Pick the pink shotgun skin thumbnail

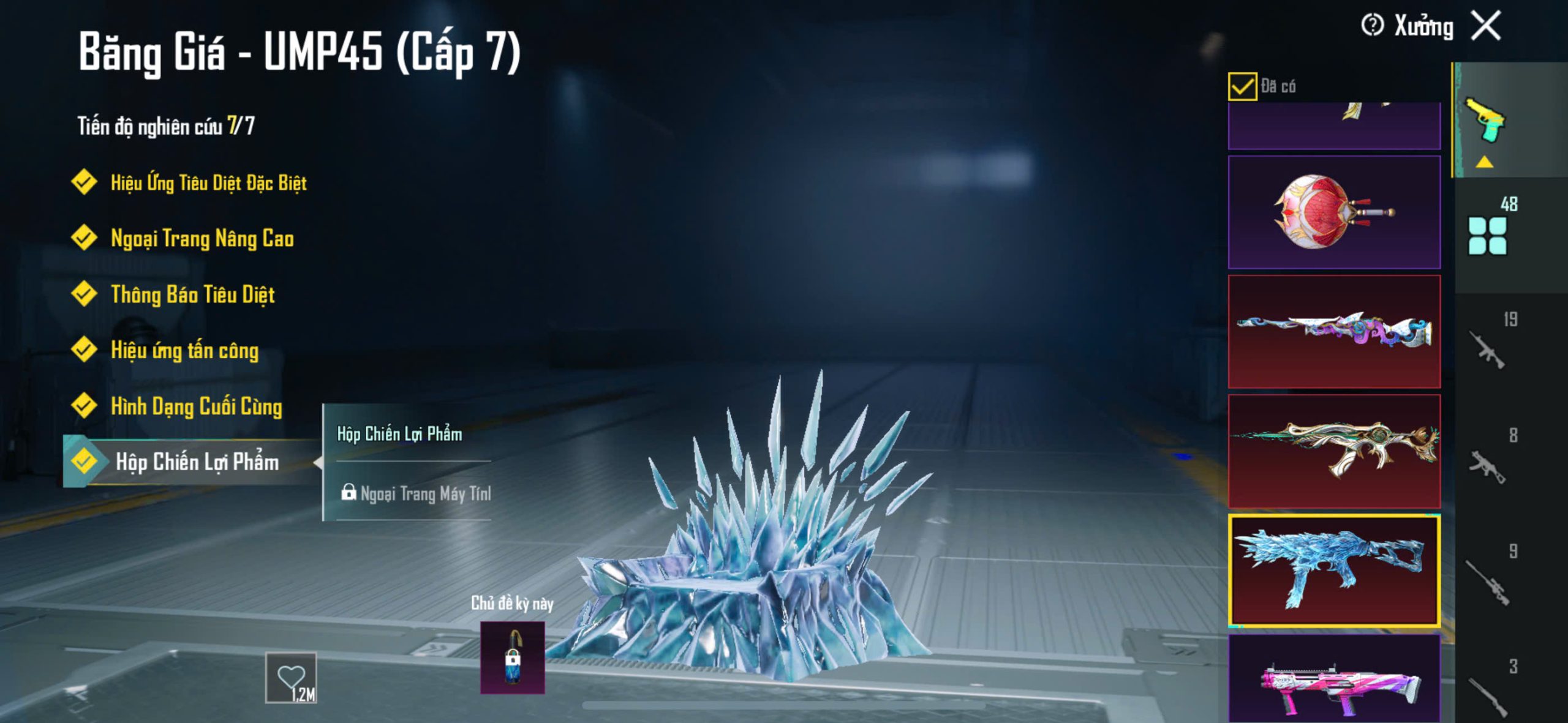[1334, 680]
